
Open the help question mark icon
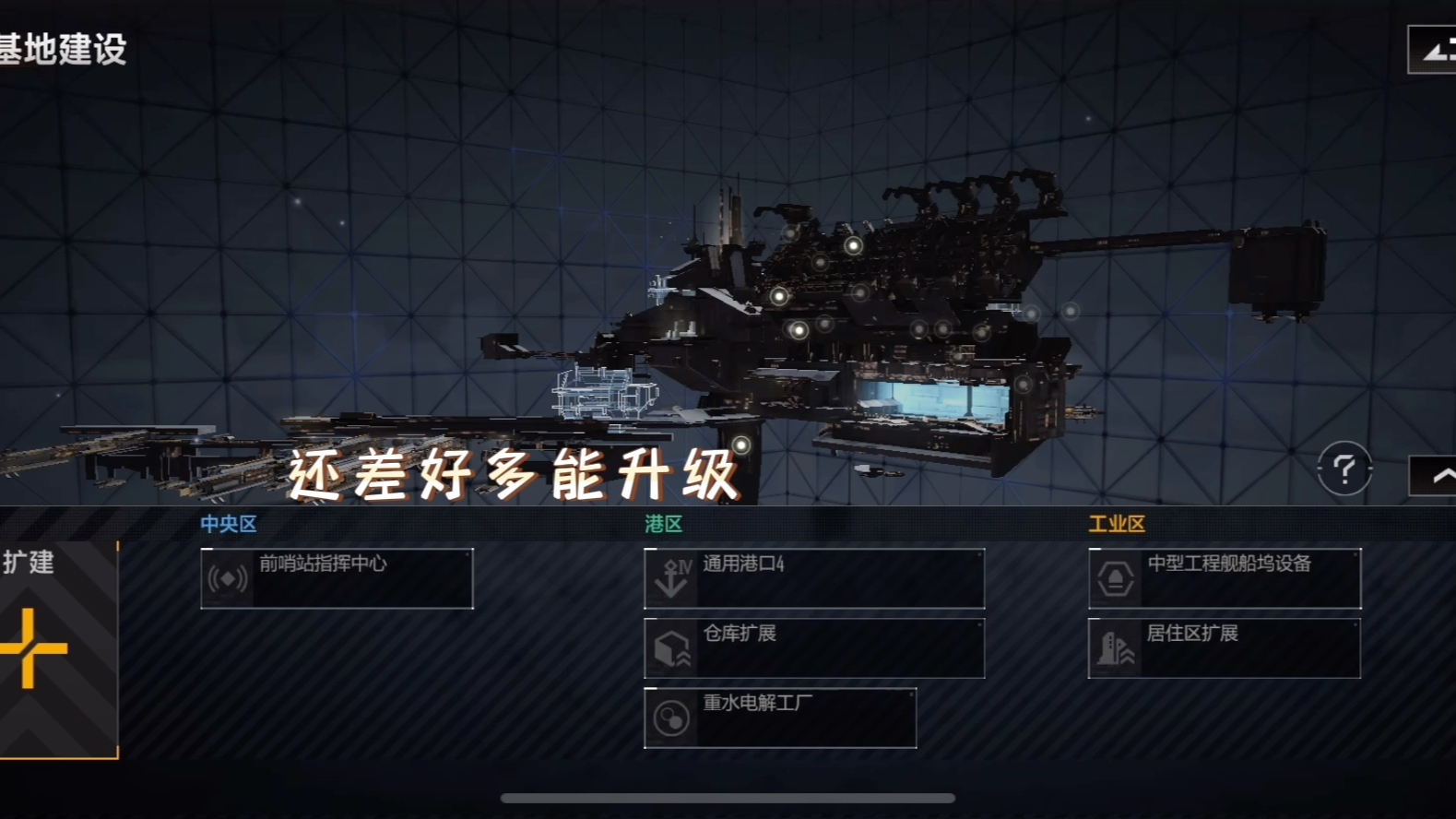point(1345,470)
